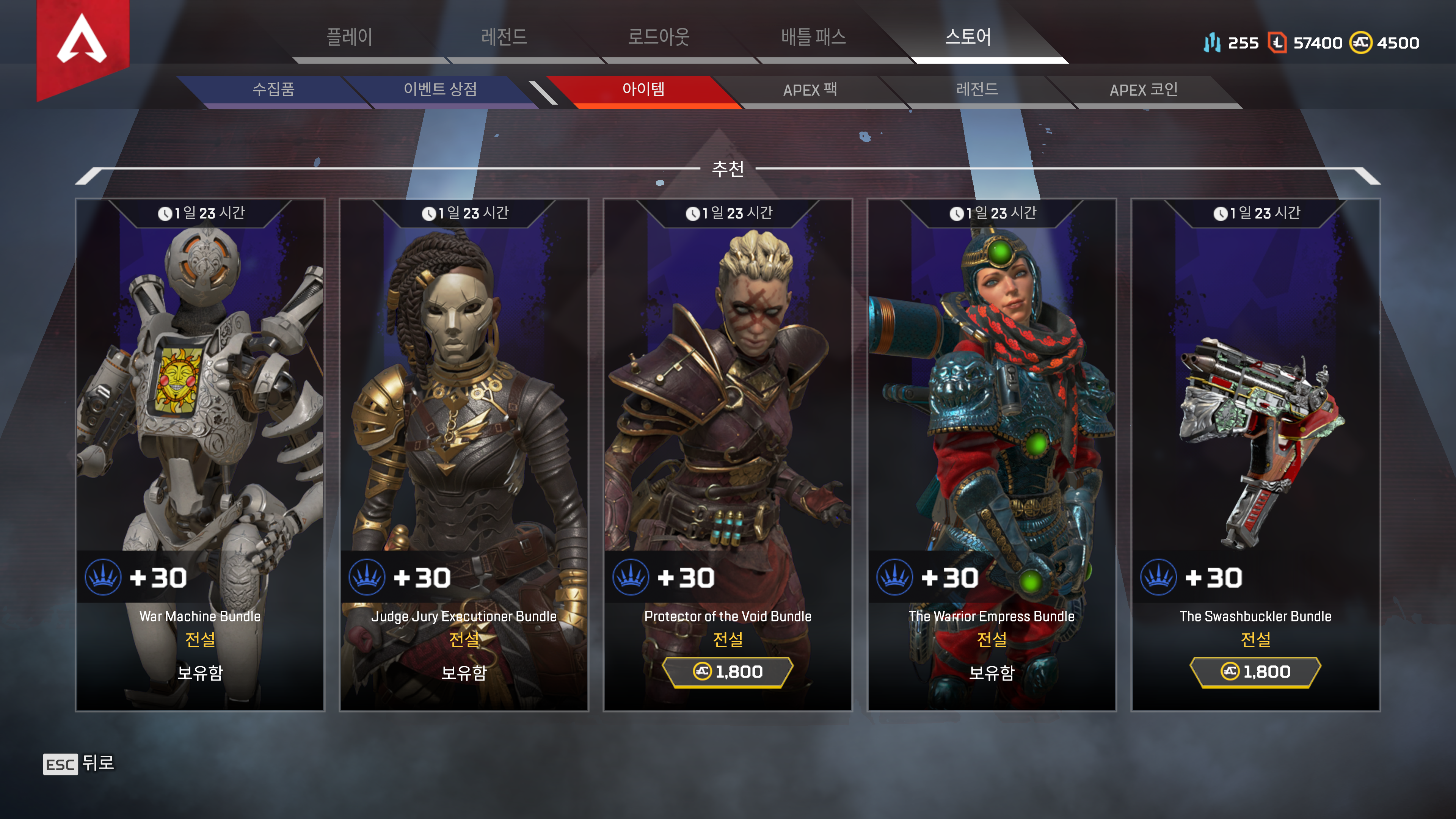
Task: Go back with the 뒤로 button
Action: tap(79, 764)
